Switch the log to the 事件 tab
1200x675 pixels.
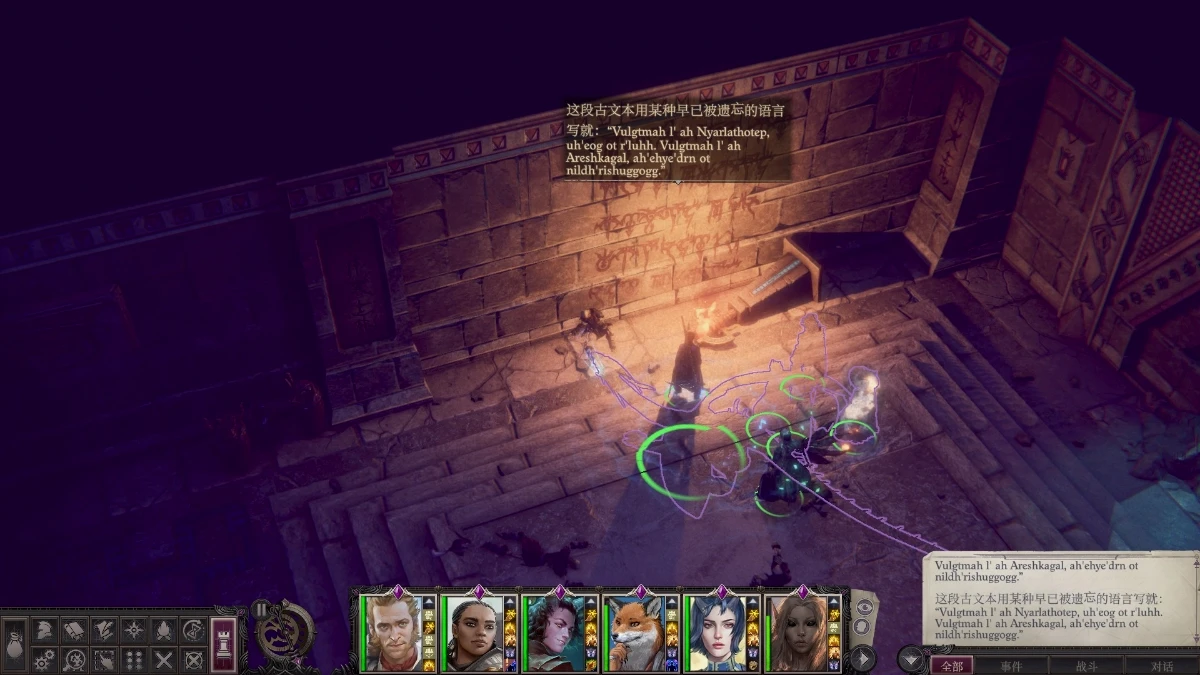click(1011, 666)
